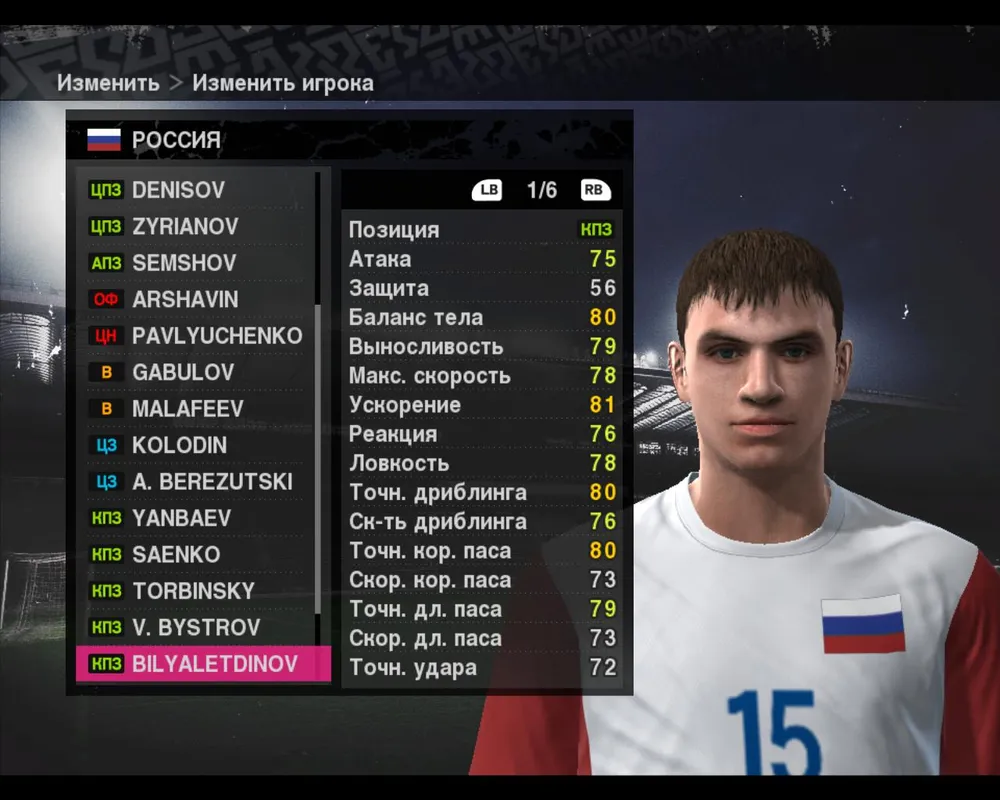Click the РОССИЯ team header

(x=176, y=140)
